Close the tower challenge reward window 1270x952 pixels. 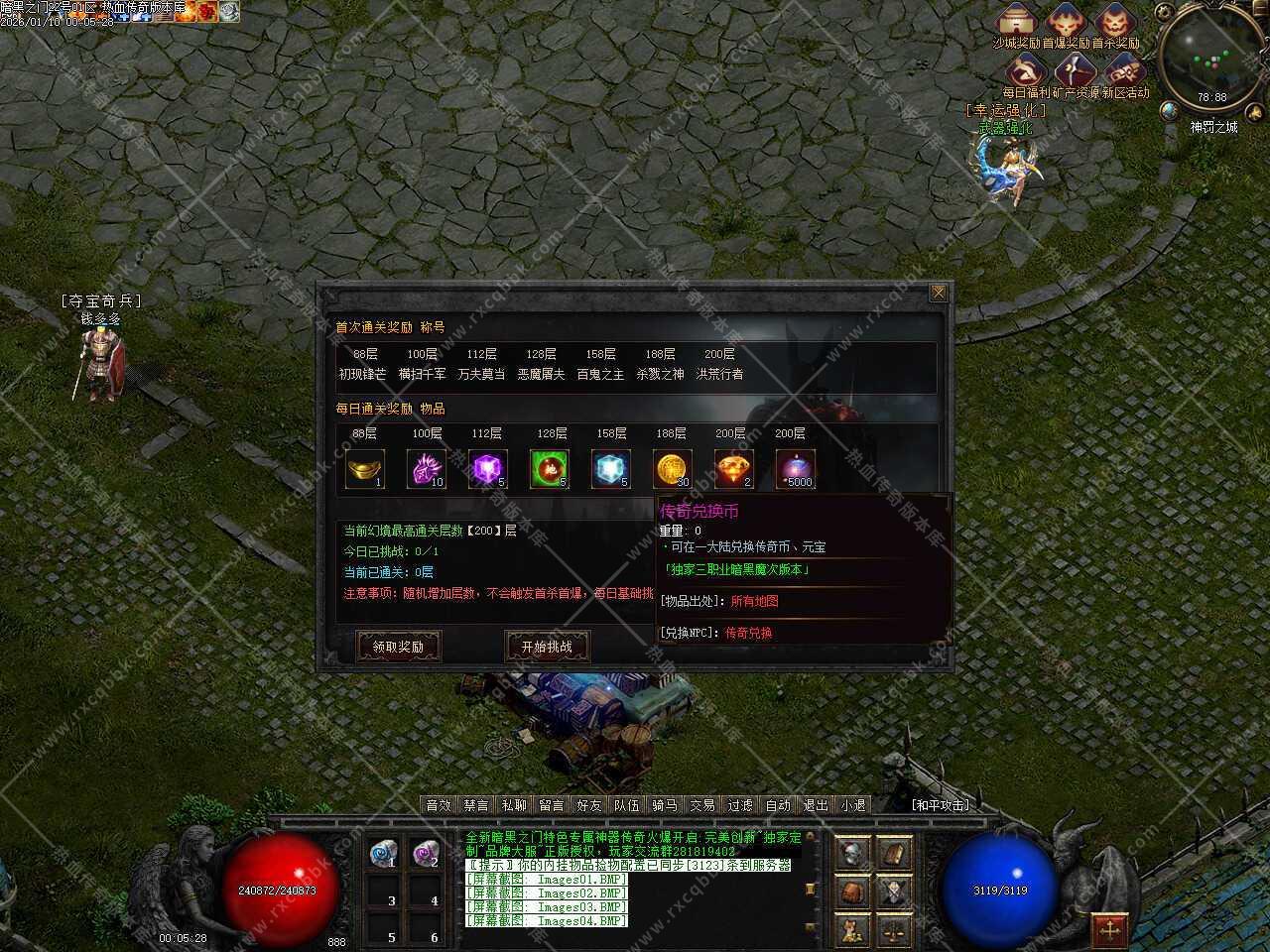[x=938, y=293]
